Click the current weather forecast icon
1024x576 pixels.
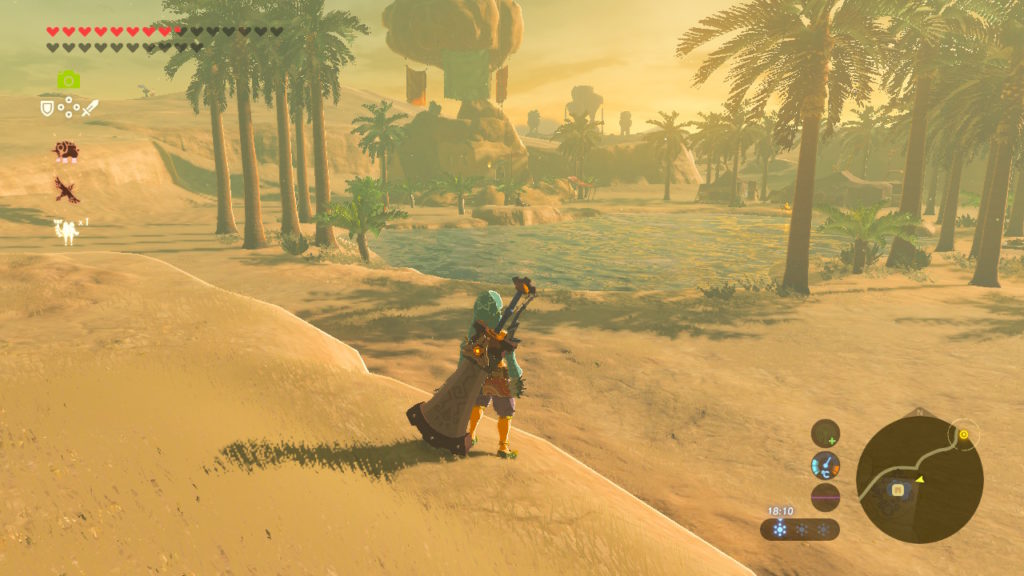780,529
